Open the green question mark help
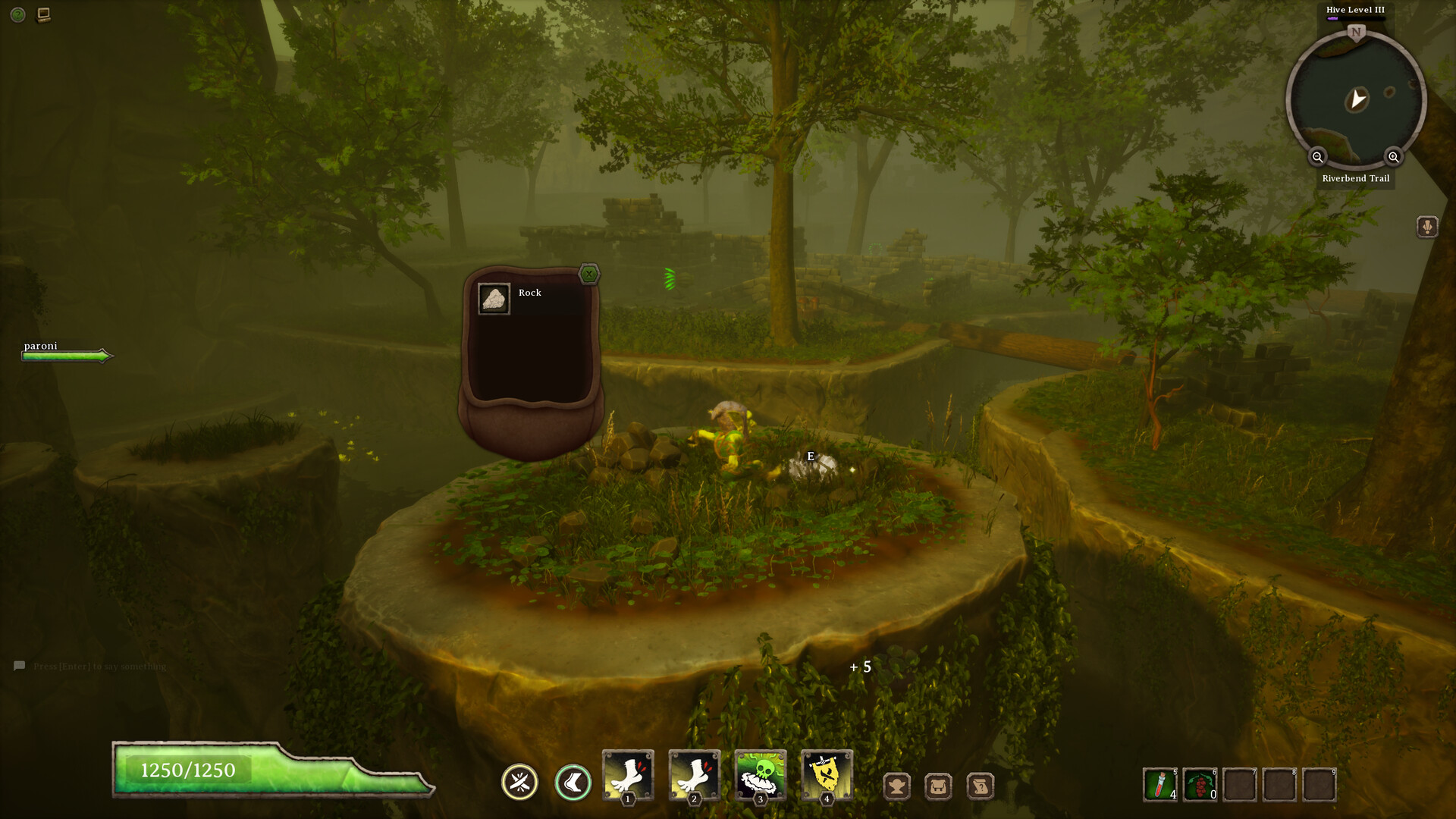Image resolution: width=1456 pixels, height=819 pixels. click(x=18, y=14)
